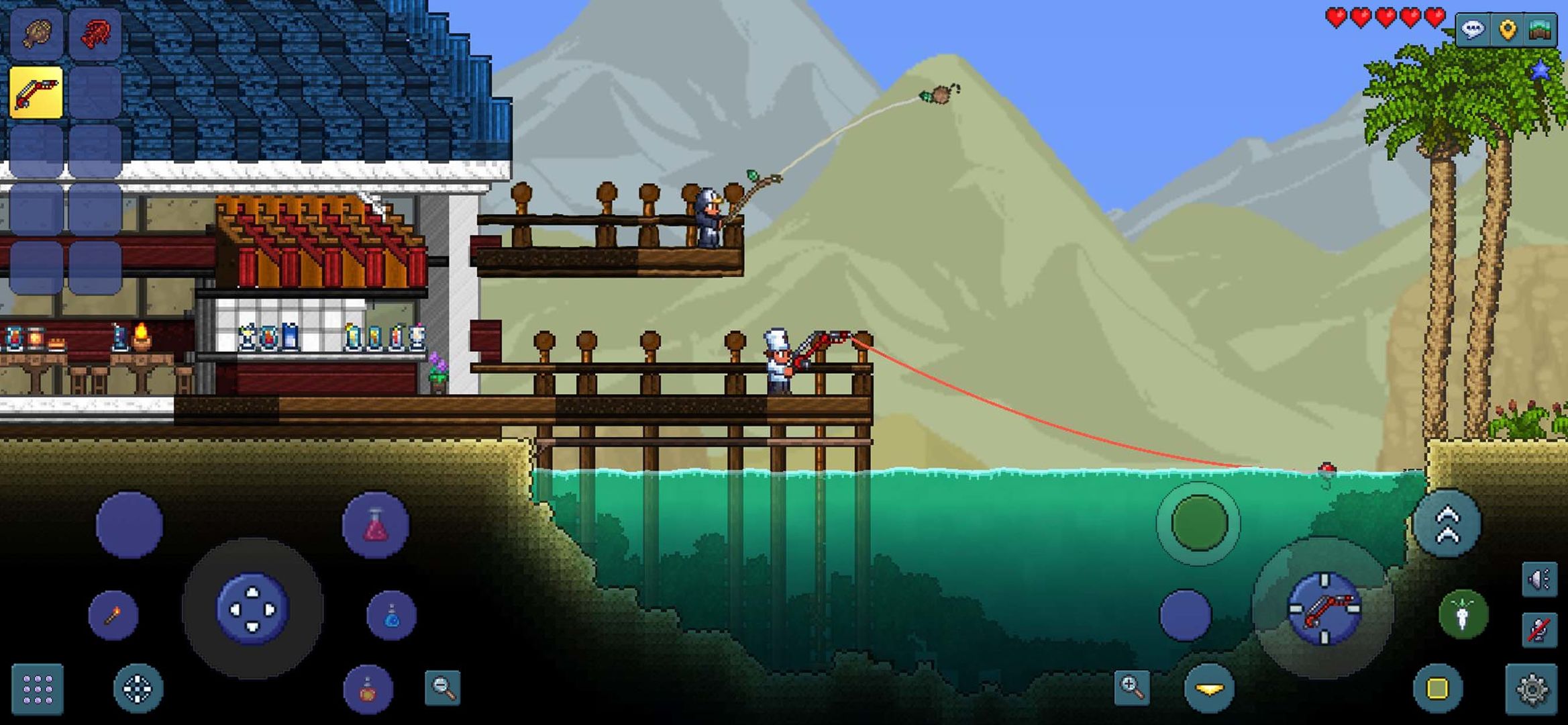Zoom out using the magnifier with minus
The width and height of the screenshot is (1568, 725).
441,687
